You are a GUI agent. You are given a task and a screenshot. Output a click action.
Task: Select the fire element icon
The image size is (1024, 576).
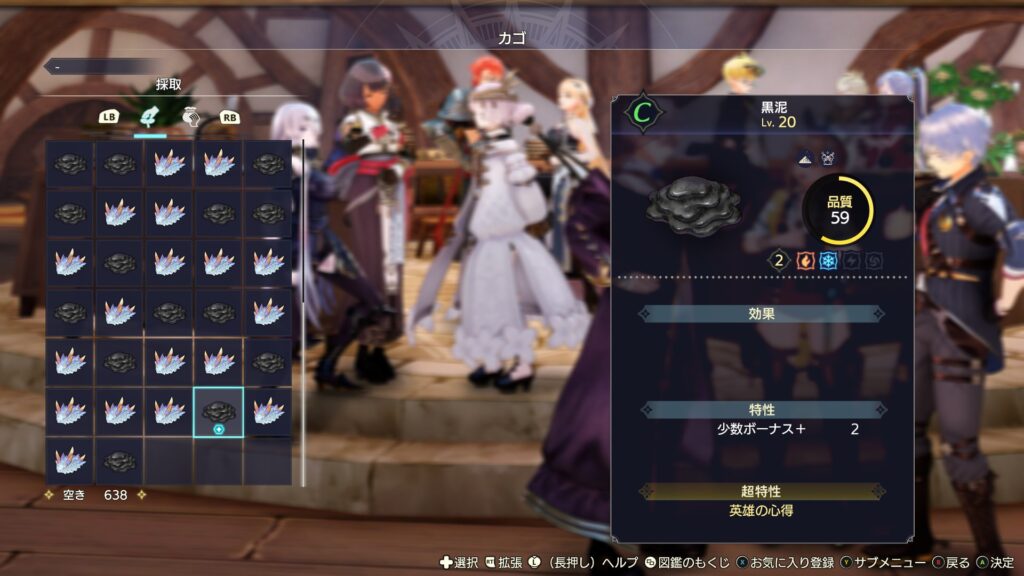click(x=805, y=260)
